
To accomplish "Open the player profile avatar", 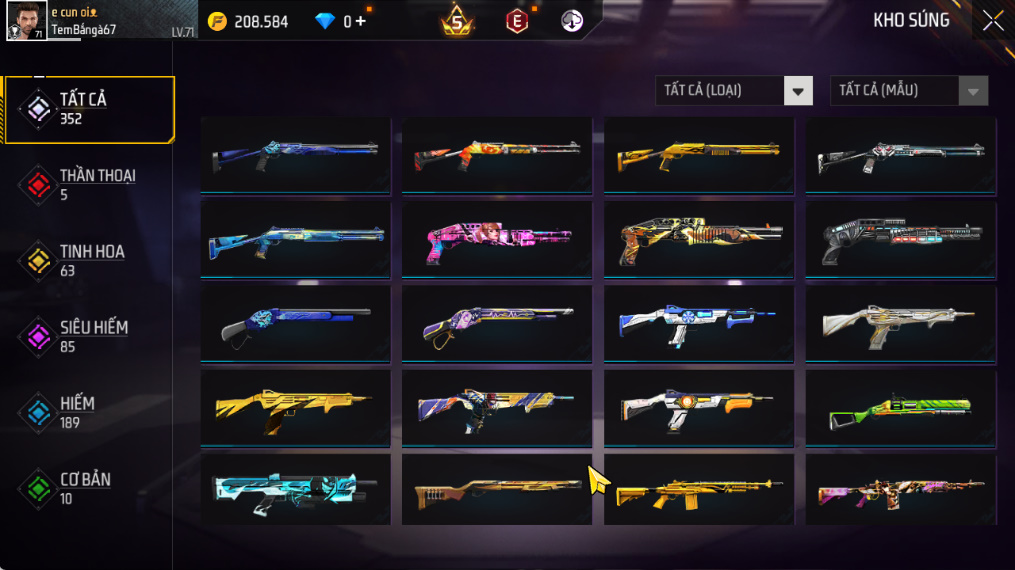I will pyautogui.click(x=26, y=21).
